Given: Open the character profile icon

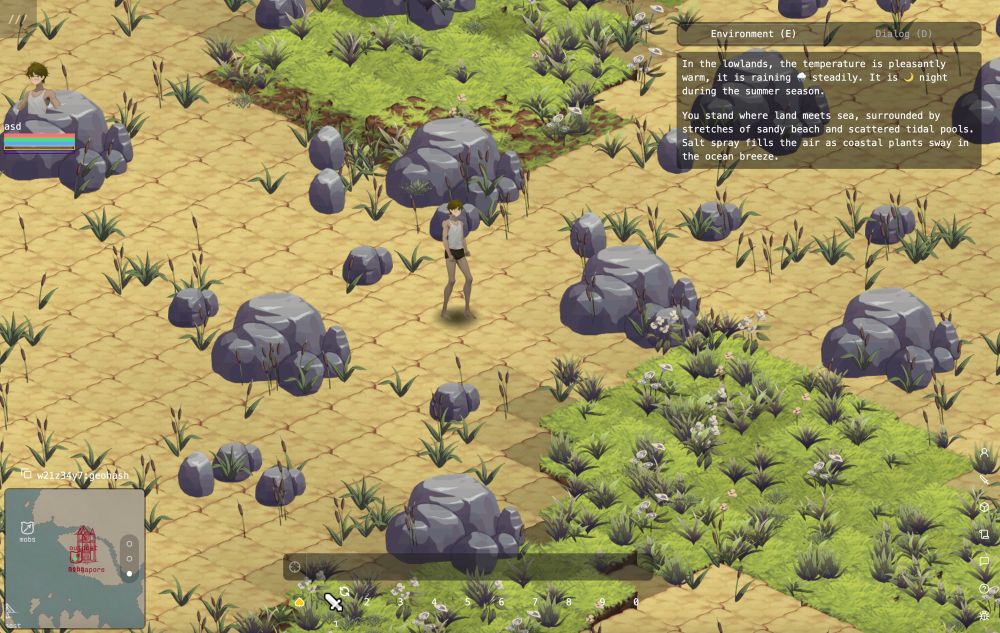Looking at the screenshot, I should (x=984, y=453).
